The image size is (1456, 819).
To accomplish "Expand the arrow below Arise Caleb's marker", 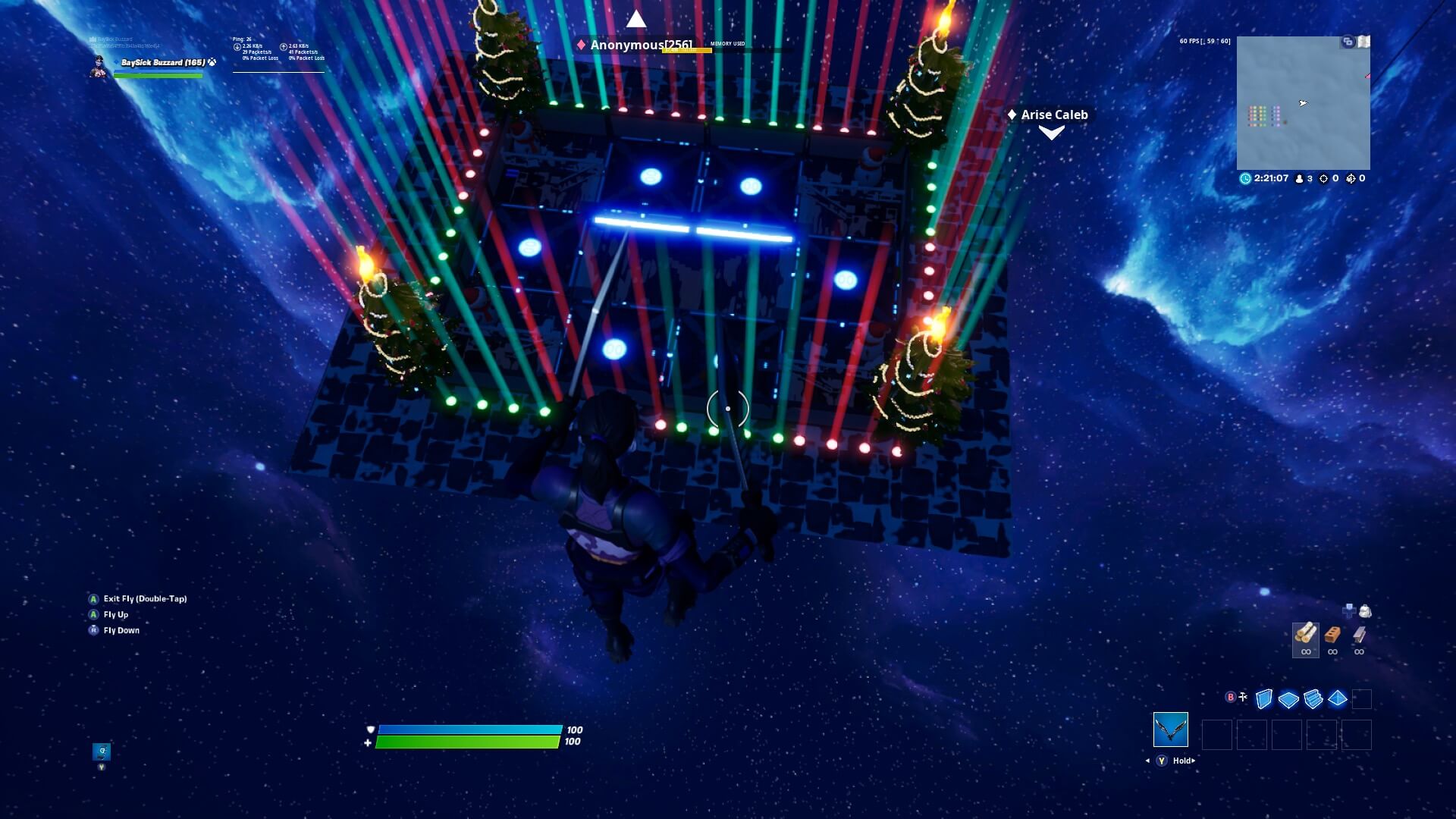I will pos(1050,134).
